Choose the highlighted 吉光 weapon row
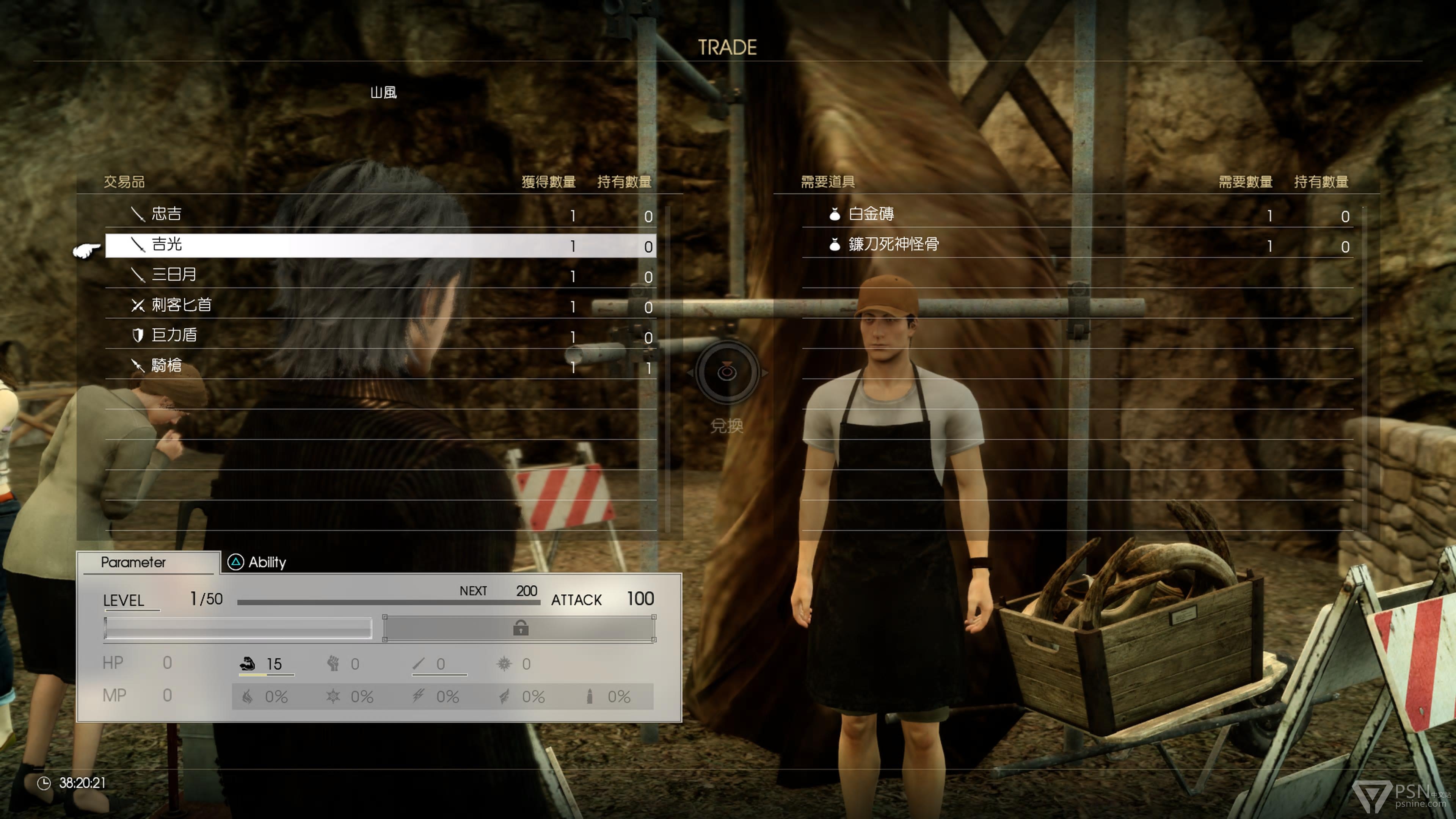1456x819 pixels. pos(380,245)
